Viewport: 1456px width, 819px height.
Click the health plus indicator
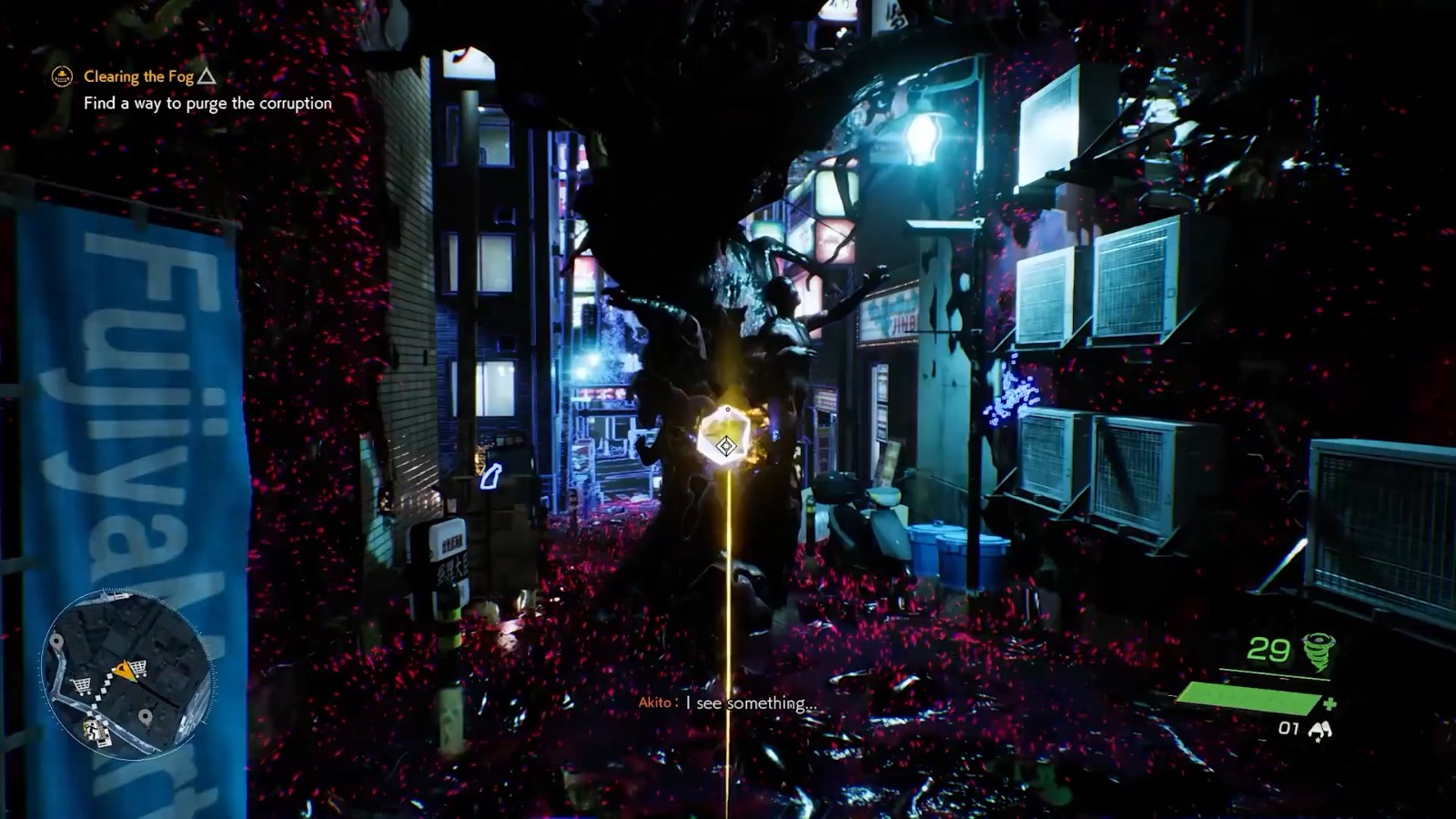click(x=1331, y=703)
